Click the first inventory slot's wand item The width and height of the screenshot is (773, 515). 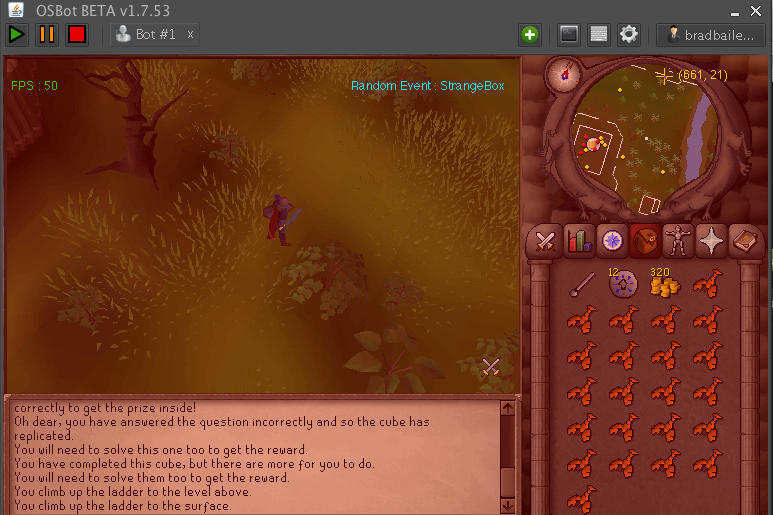pyautogui.click(x=580, y=286)
